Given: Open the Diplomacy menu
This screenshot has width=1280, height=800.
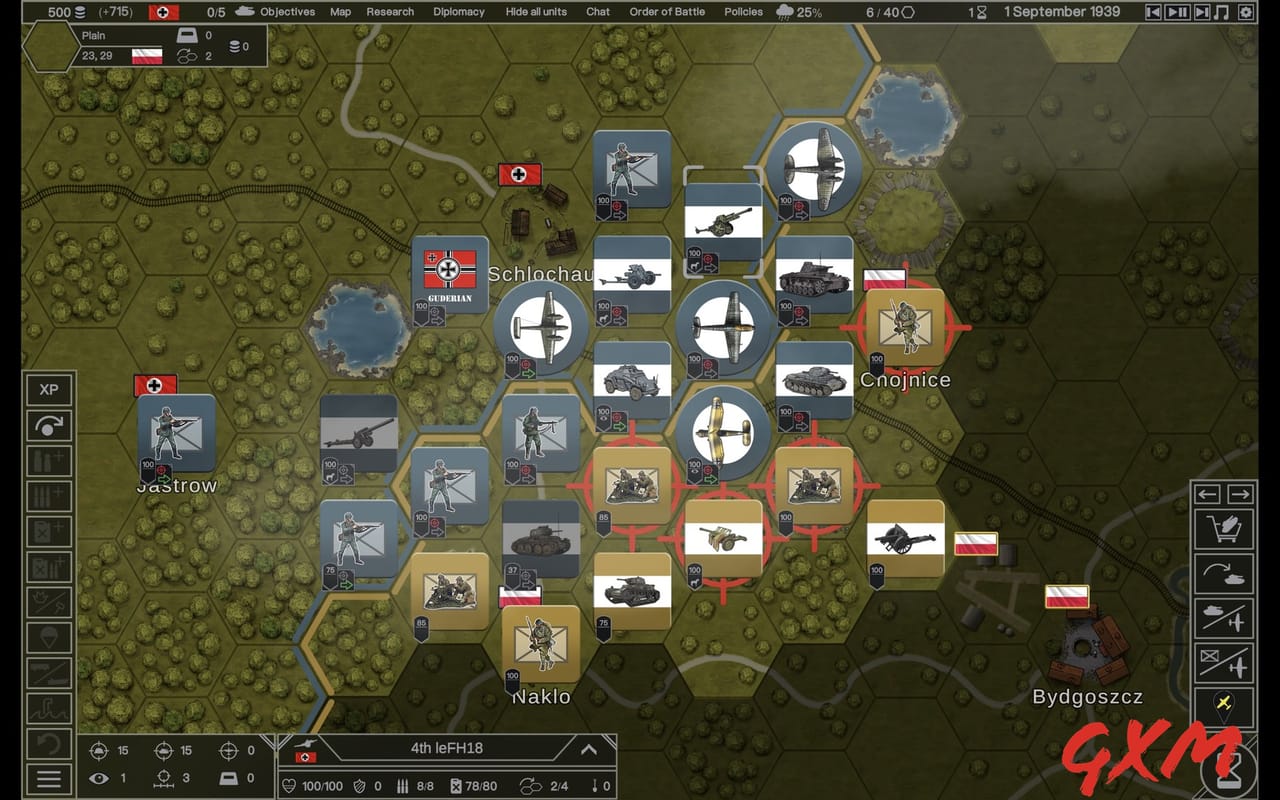Looking at the screenshot, I should [458, 12].
